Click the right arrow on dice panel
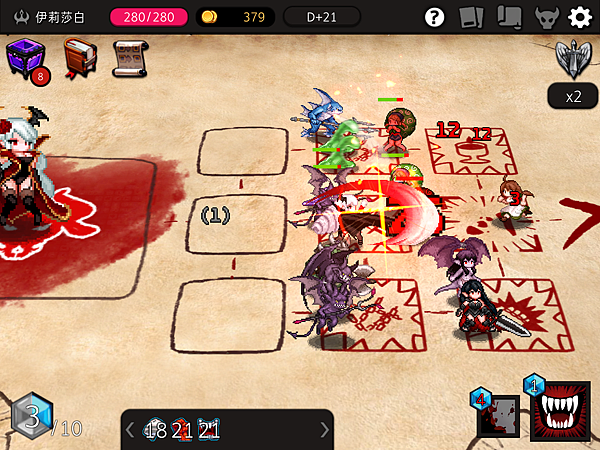The height and width of the screenshot is (450, 600). 324,430
